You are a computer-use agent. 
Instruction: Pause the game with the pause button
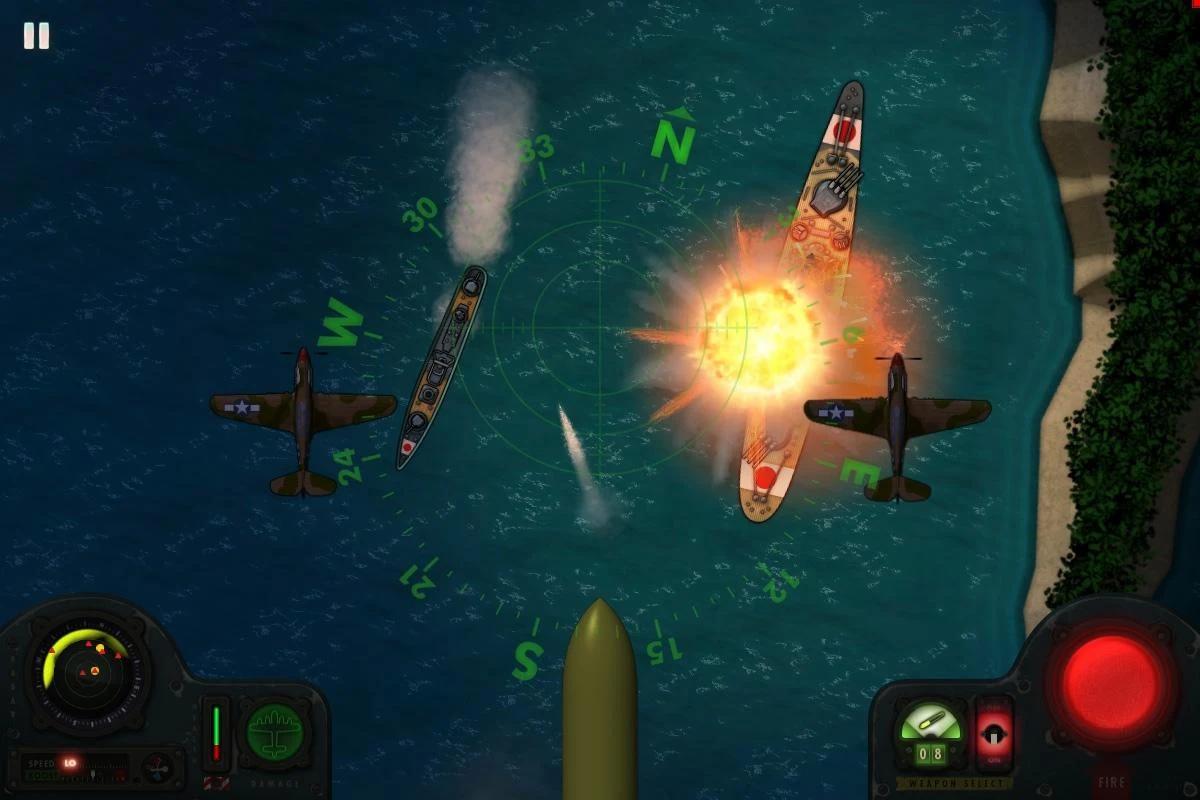36,36
